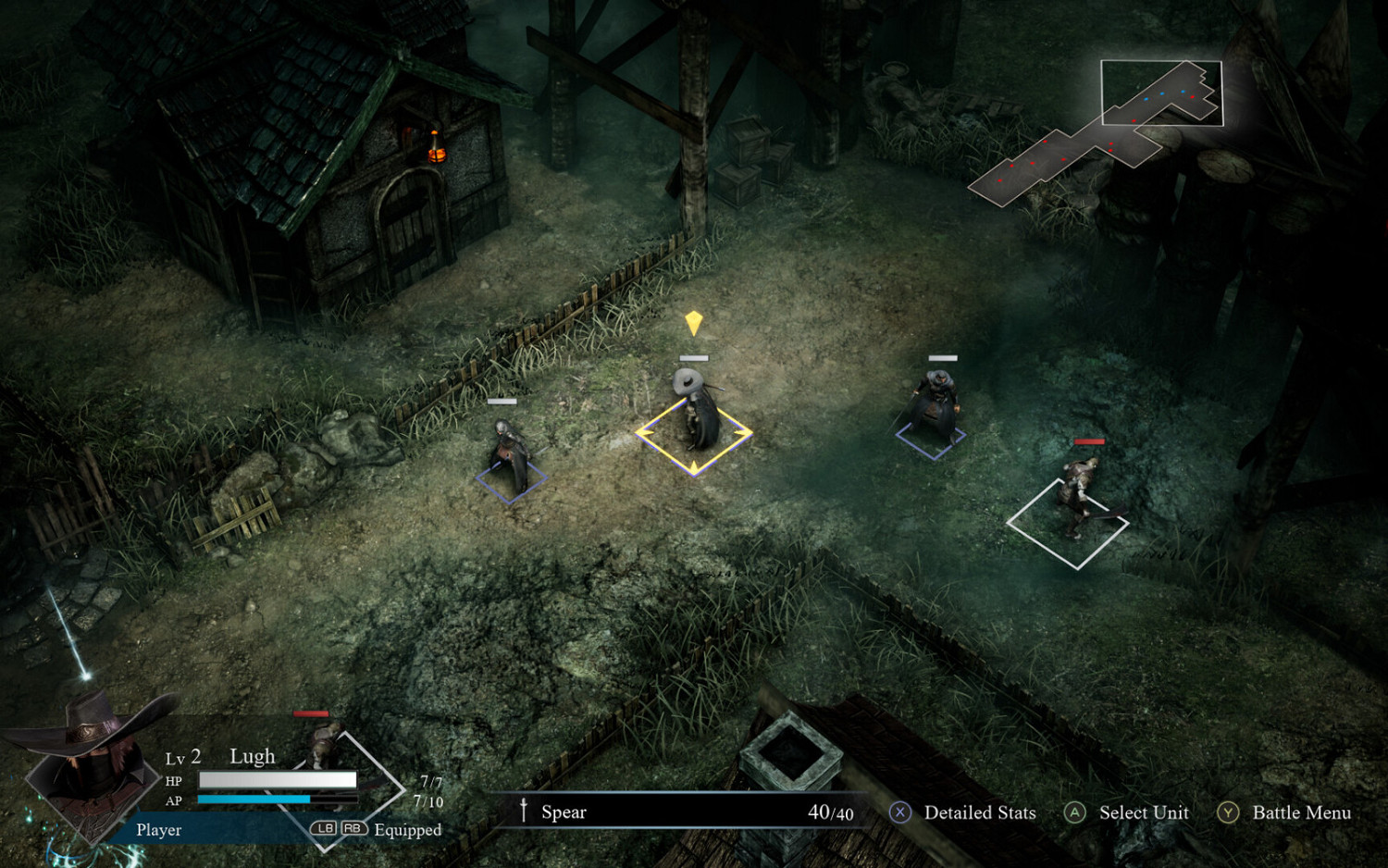
Task: Click the X controller button icon
Action: [898, 813]
